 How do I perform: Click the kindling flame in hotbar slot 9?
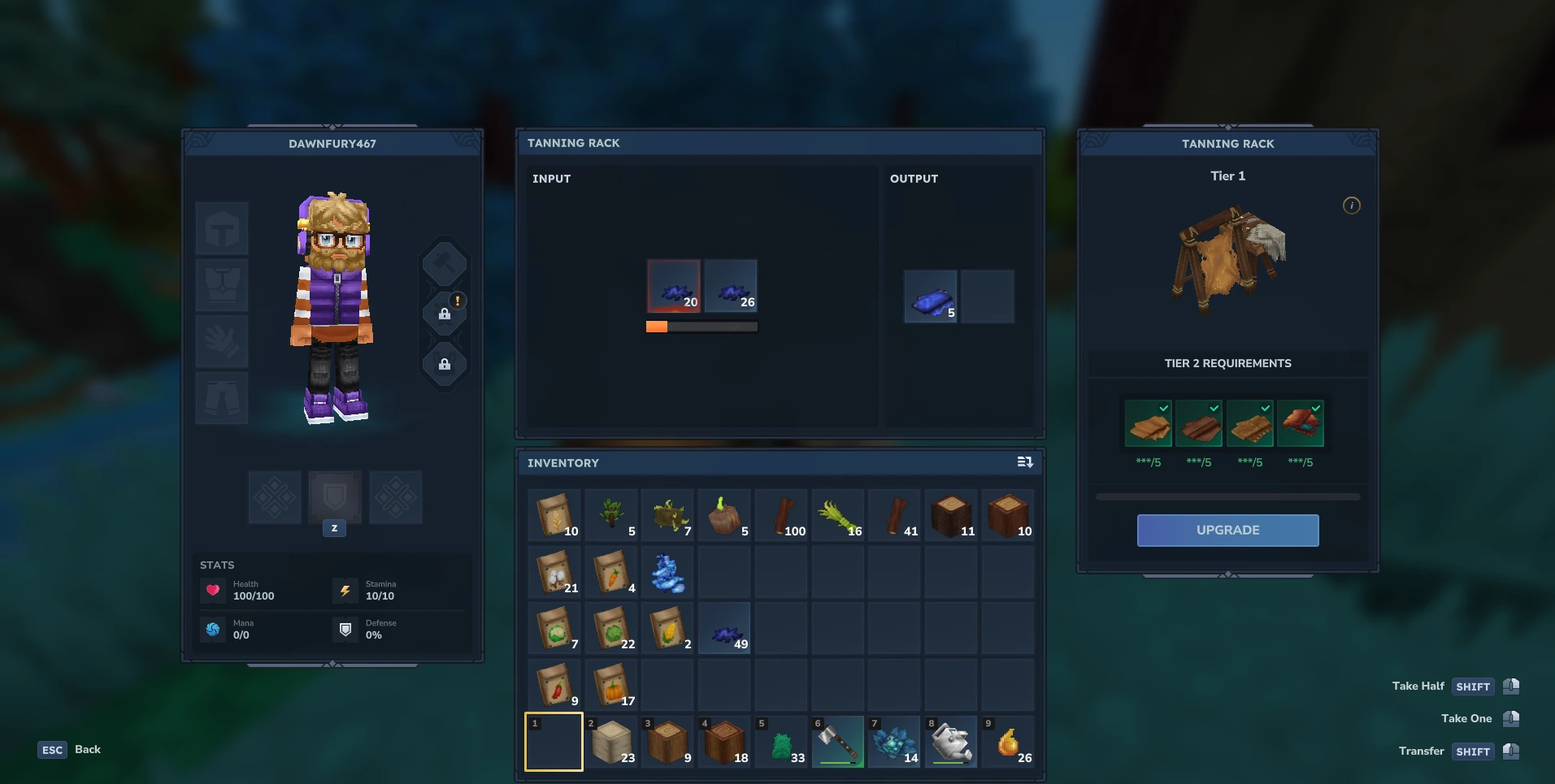[x=1008, y=741]
